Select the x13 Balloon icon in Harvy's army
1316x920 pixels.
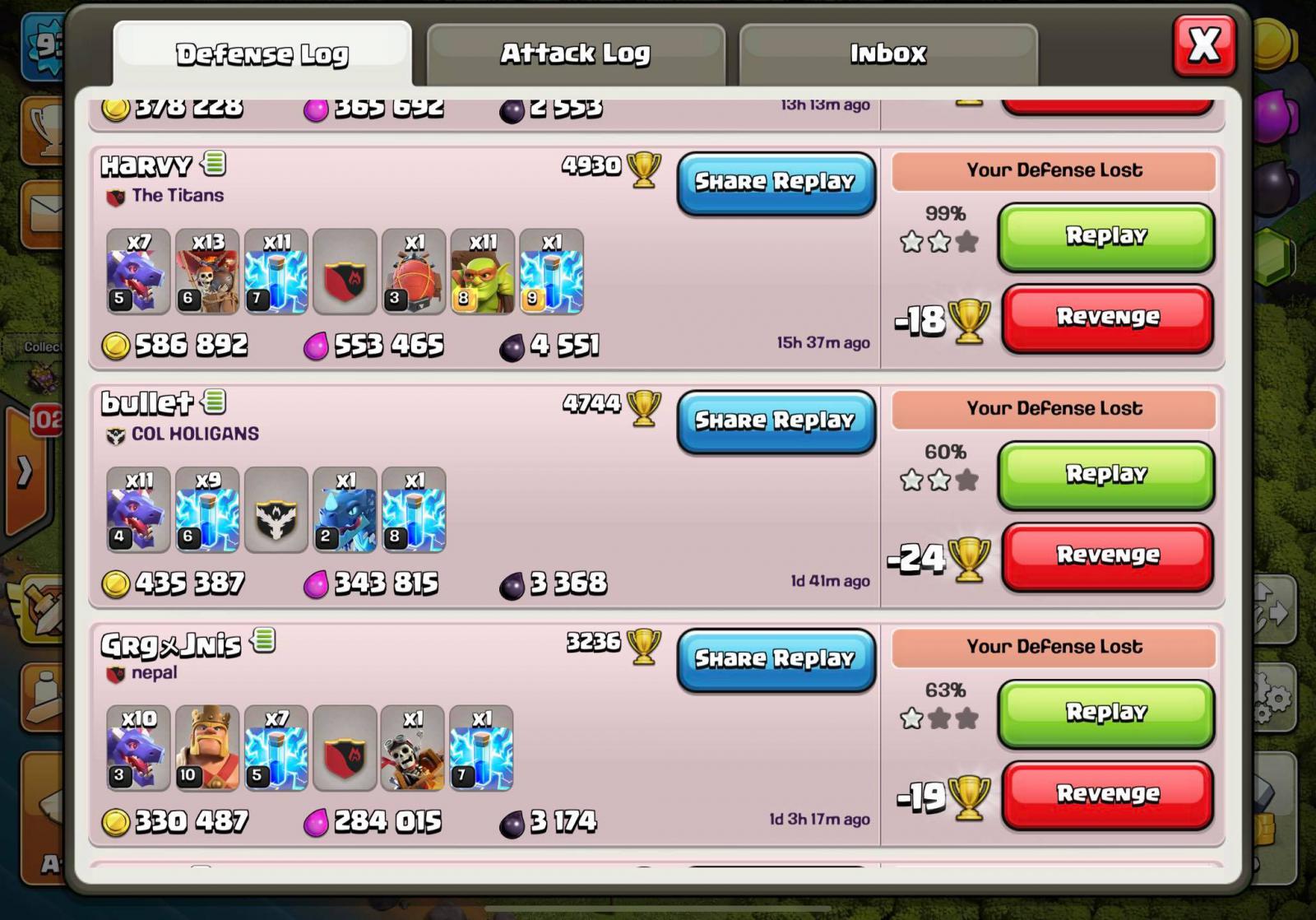206,272
